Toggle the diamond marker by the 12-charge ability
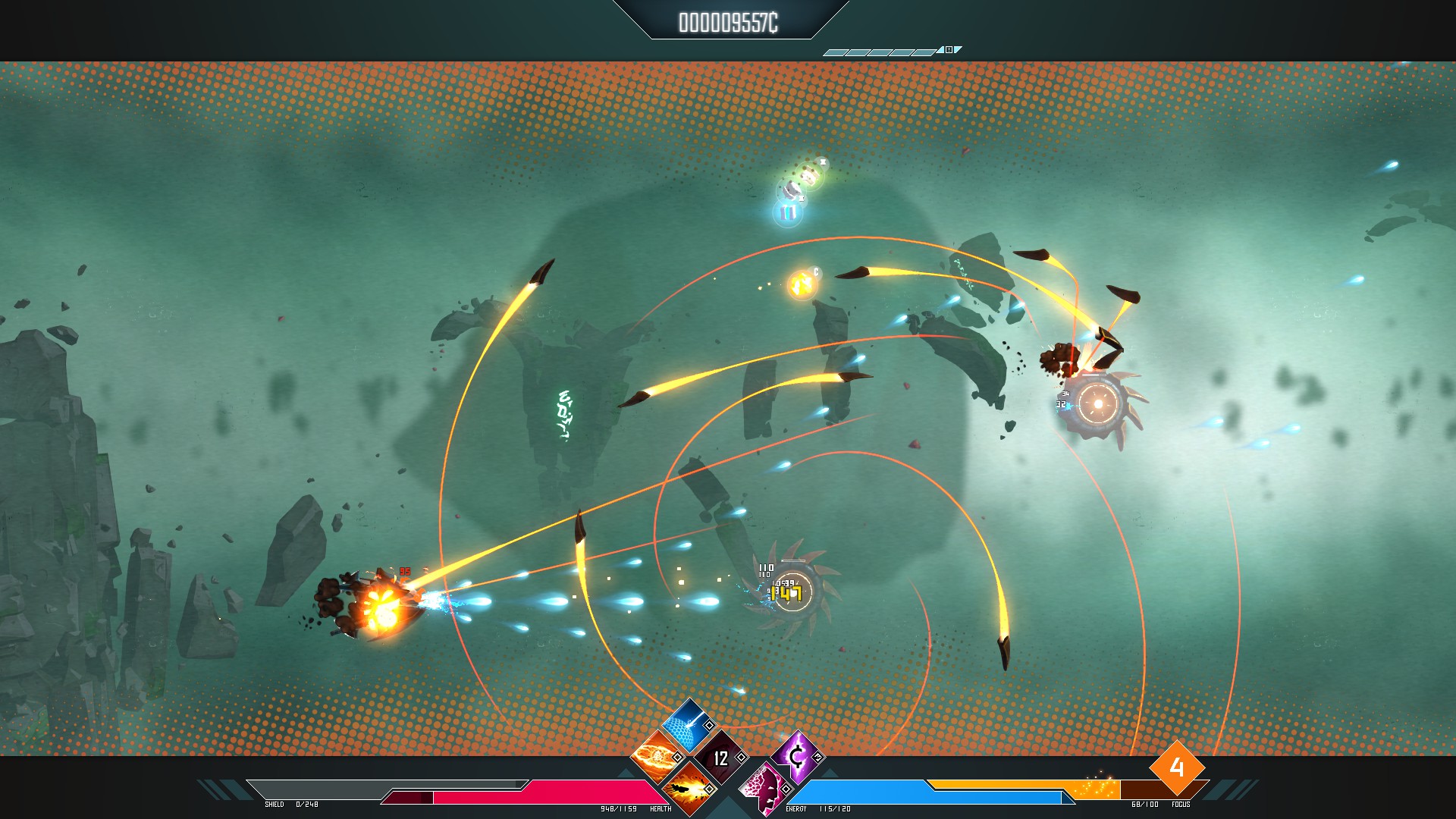This screenshot has height=819, width=1456. point(742,757)
